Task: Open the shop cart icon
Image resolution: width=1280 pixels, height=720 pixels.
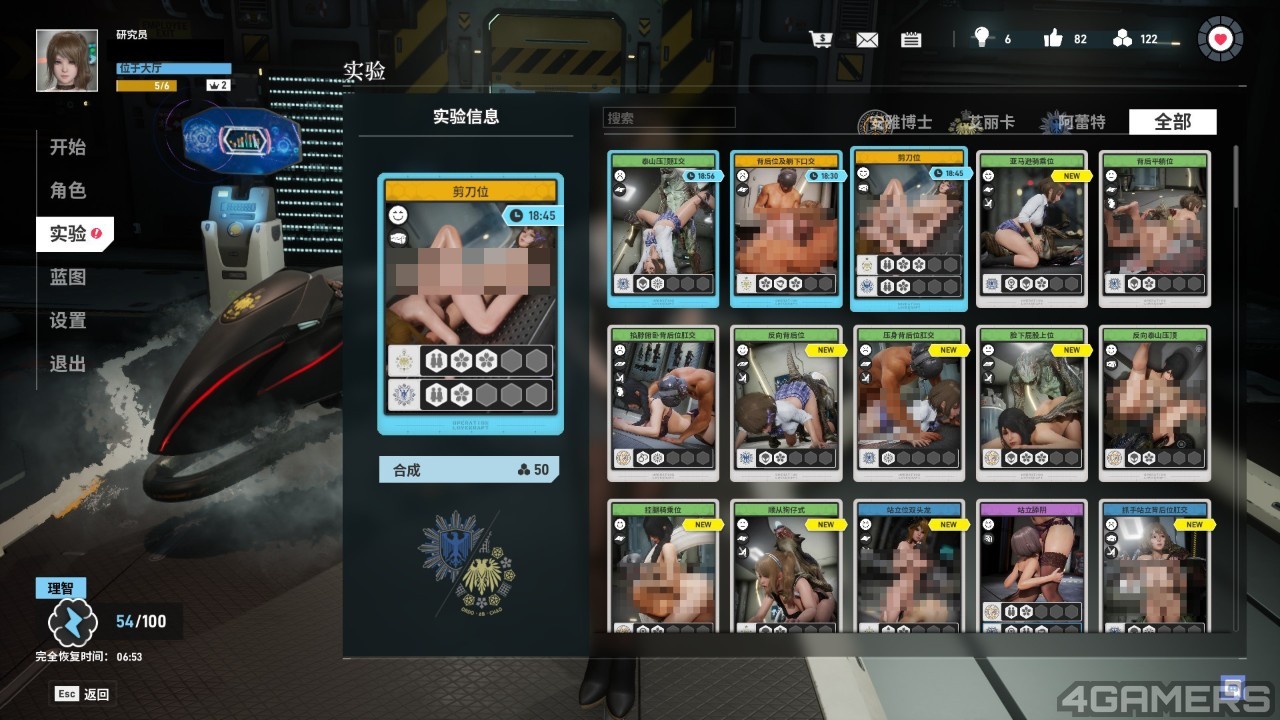Action: [821, 39]
